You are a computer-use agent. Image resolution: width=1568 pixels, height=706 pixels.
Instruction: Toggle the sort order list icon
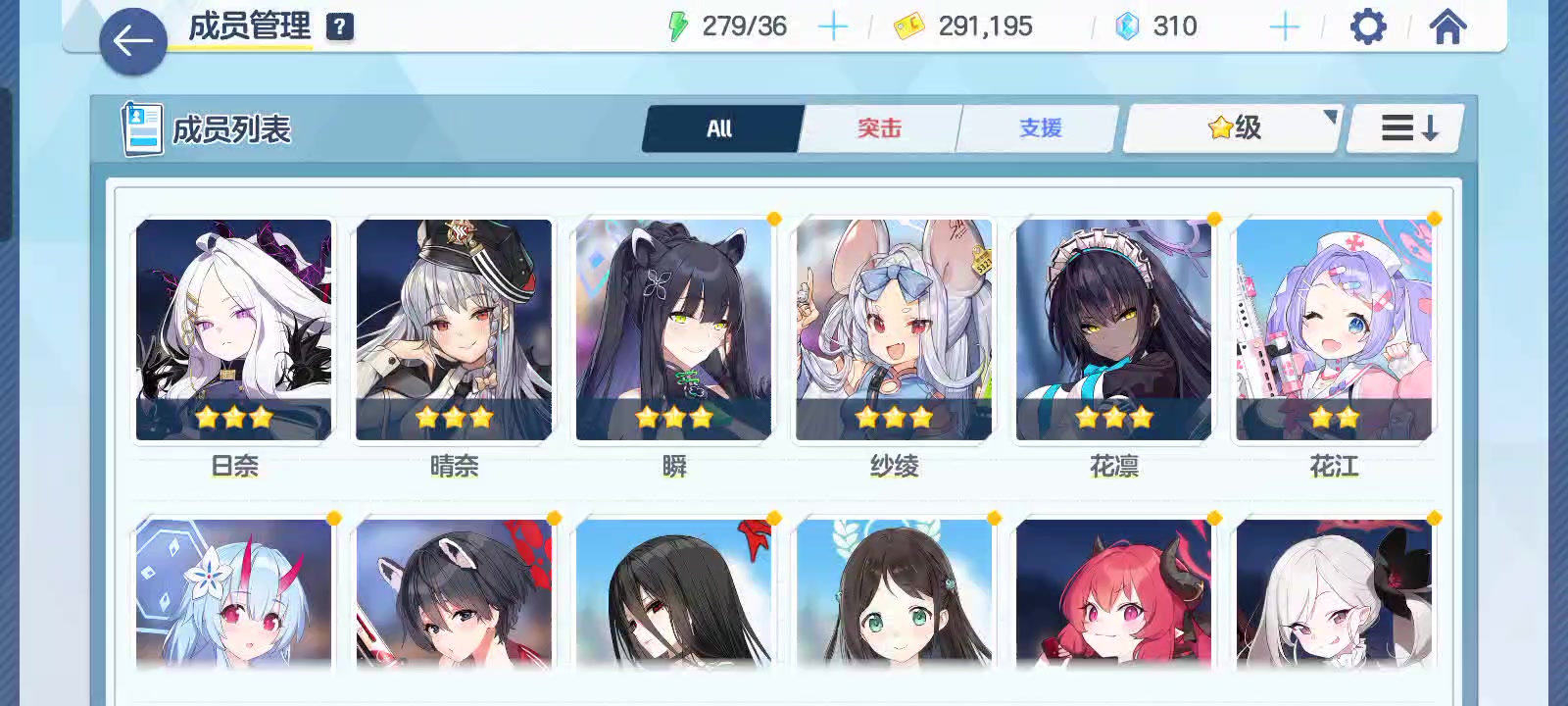tap(1404, 127)
